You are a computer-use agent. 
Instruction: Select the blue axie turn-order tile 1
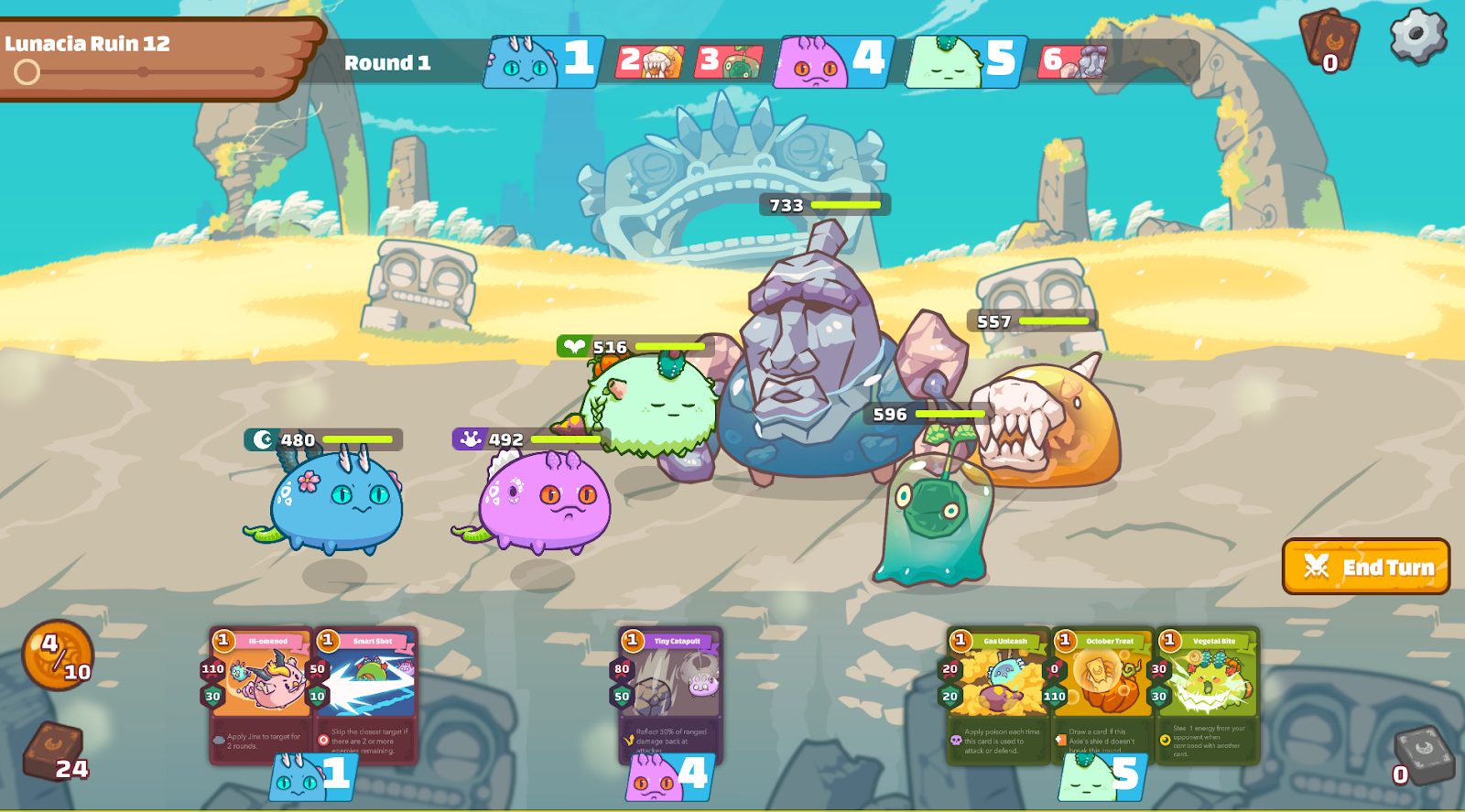[x=544, y=61]
